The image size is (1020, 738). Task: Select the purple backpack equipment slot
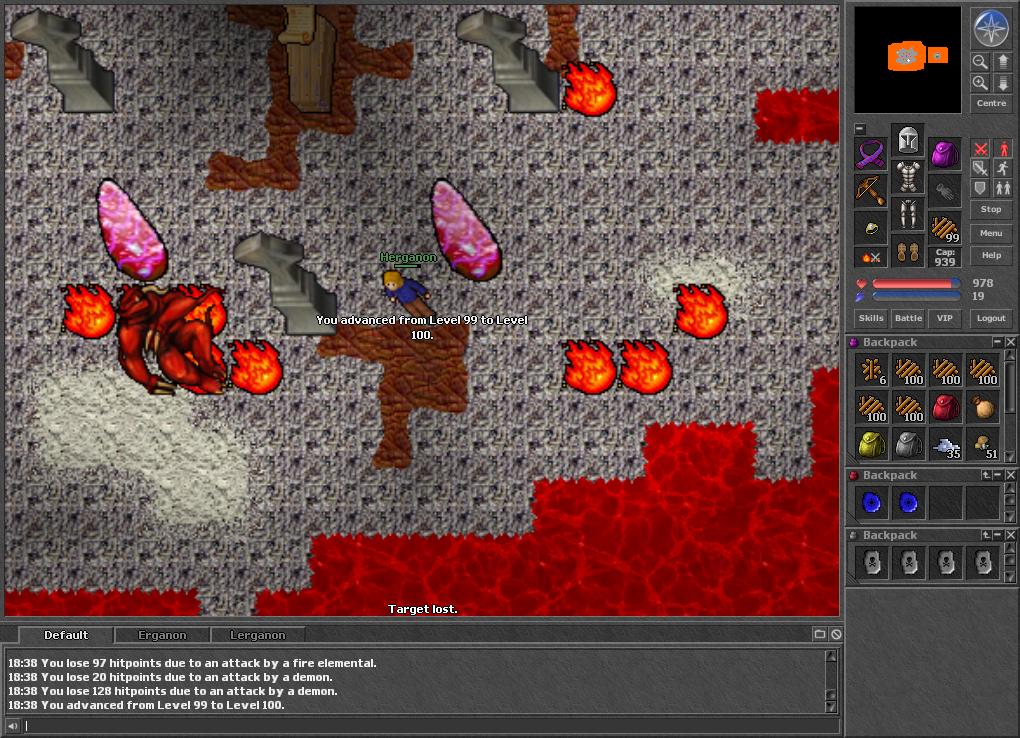click(945, 154)
